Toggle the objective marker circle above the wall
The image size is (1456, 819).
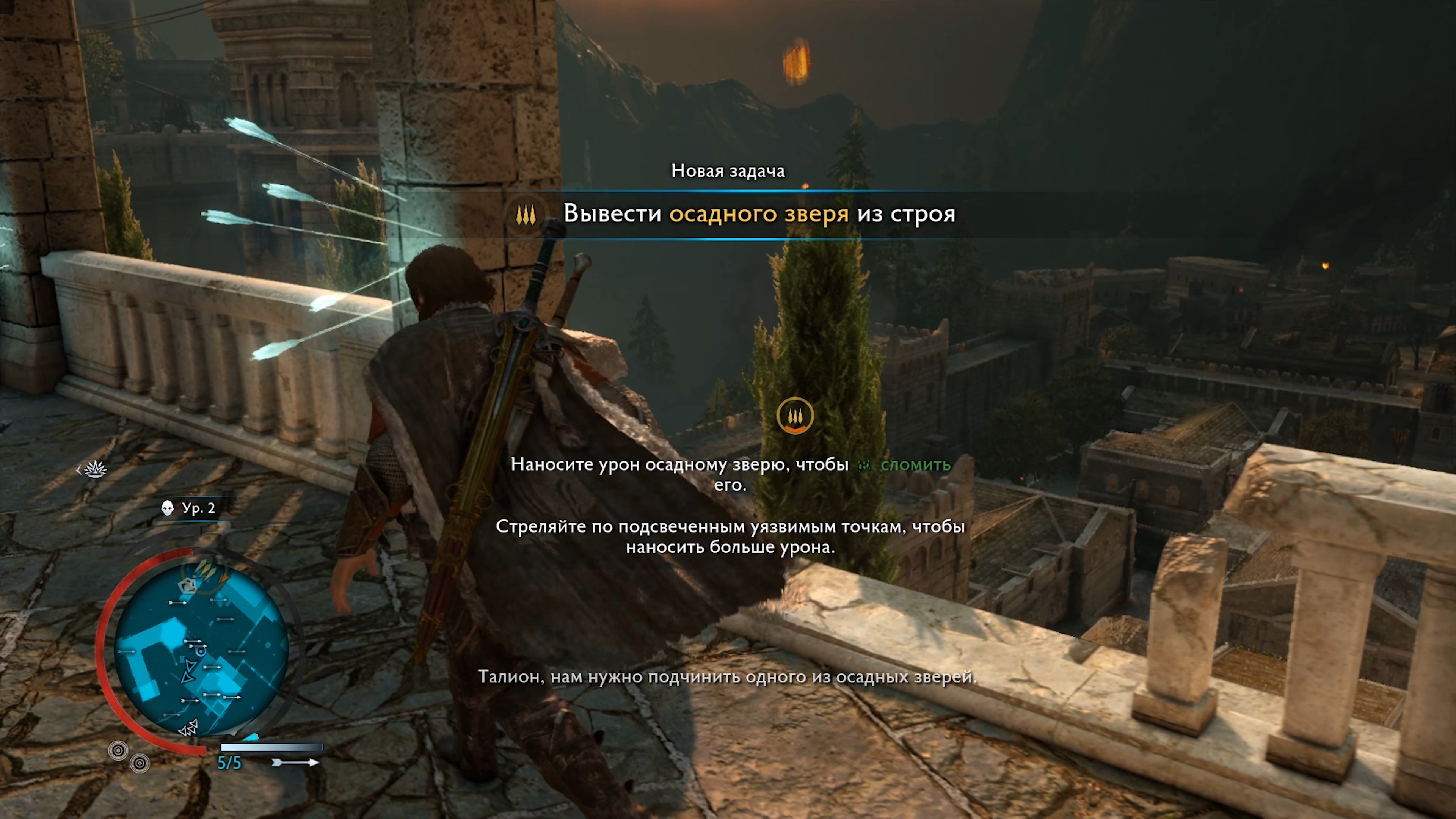[795, 416]
